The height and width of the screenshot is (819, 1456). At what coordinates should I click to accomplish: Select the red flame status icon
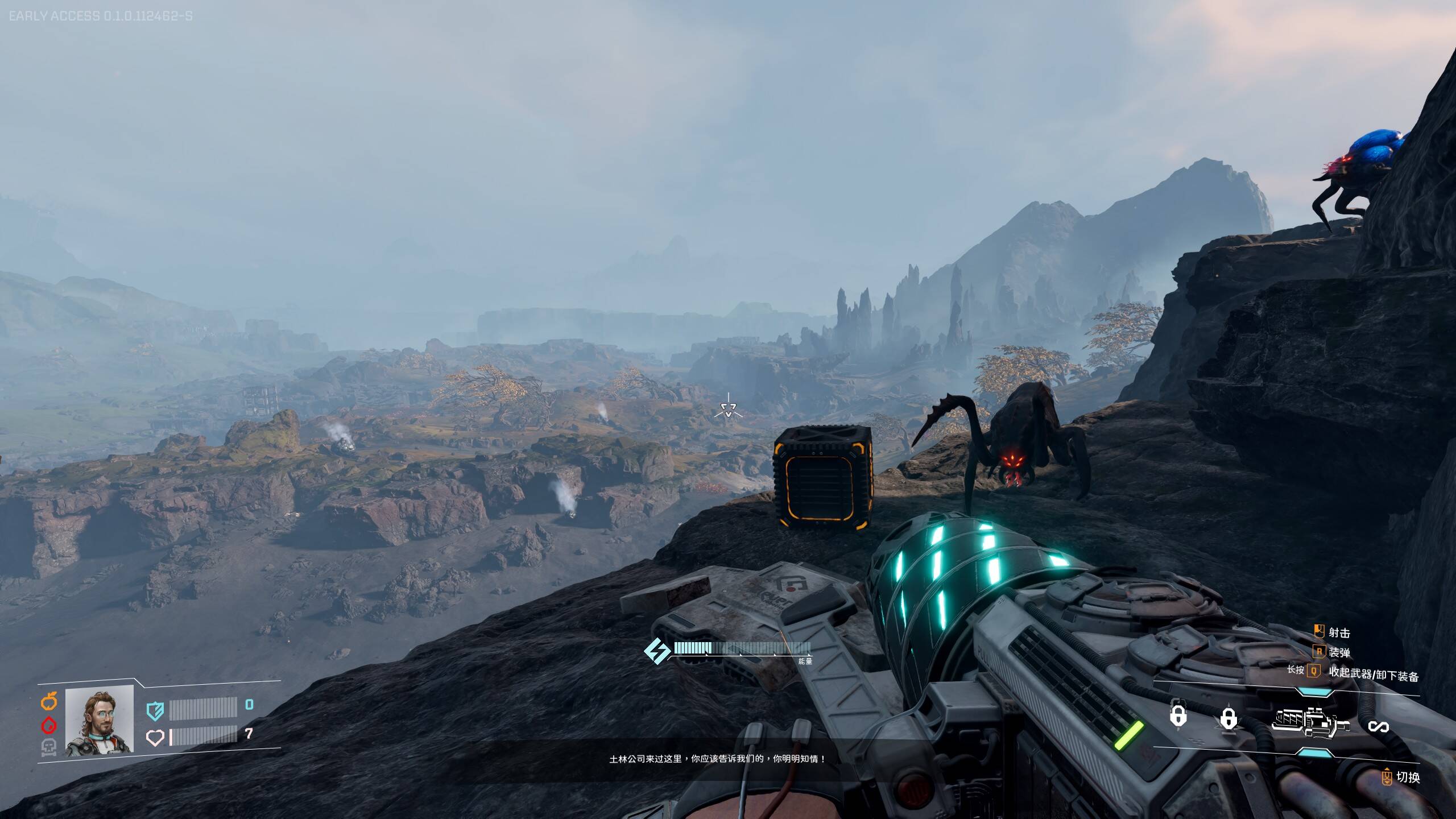point(49,725)
